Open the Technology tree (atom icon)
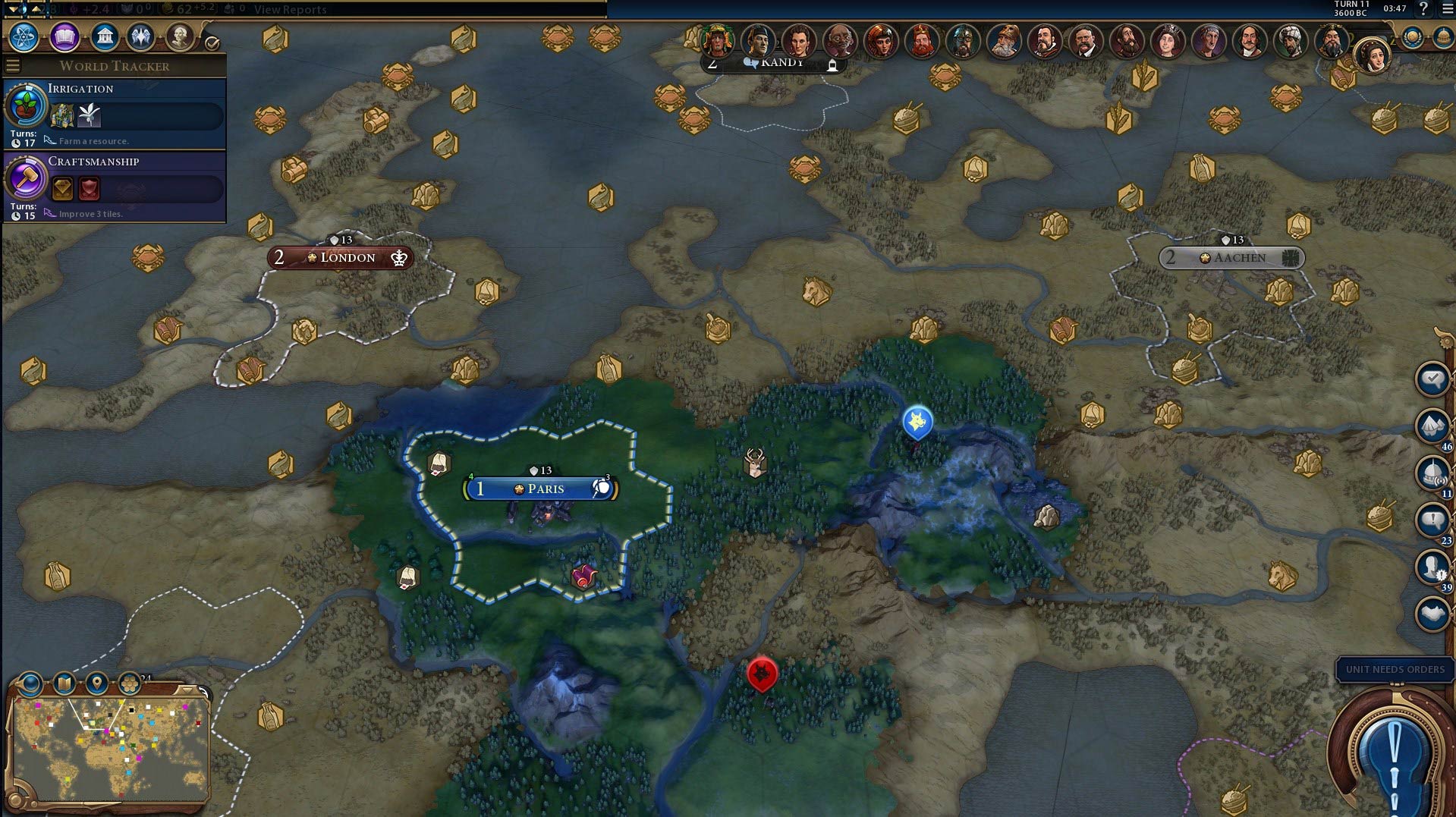The height and width of the screenshot is (817, 1456). 25,36
